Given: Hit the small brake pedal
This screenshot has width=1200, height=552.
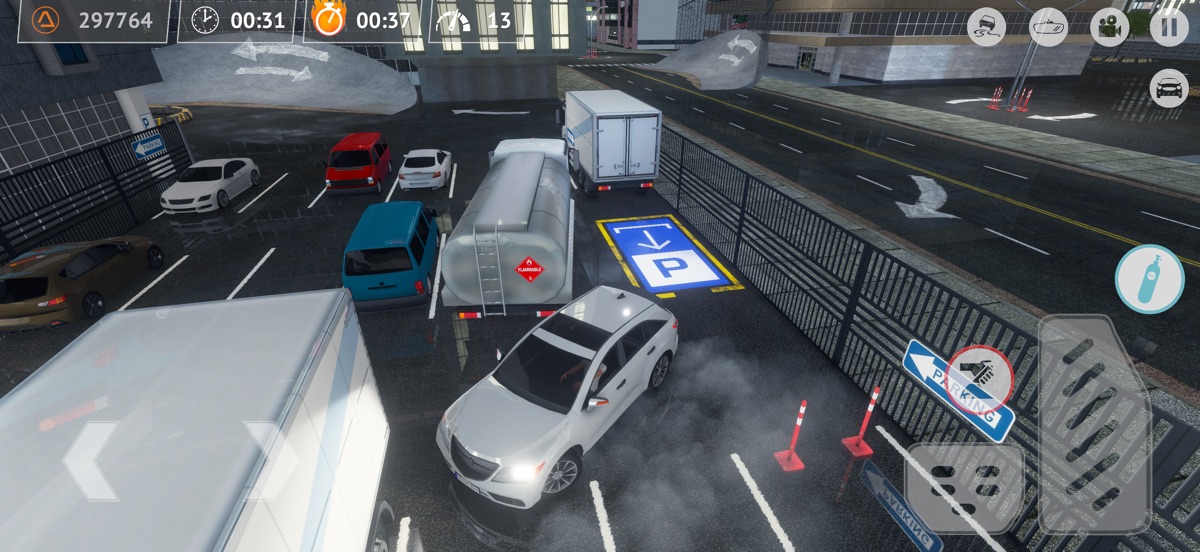Looking at the screenshot, I should coord(964,487).
